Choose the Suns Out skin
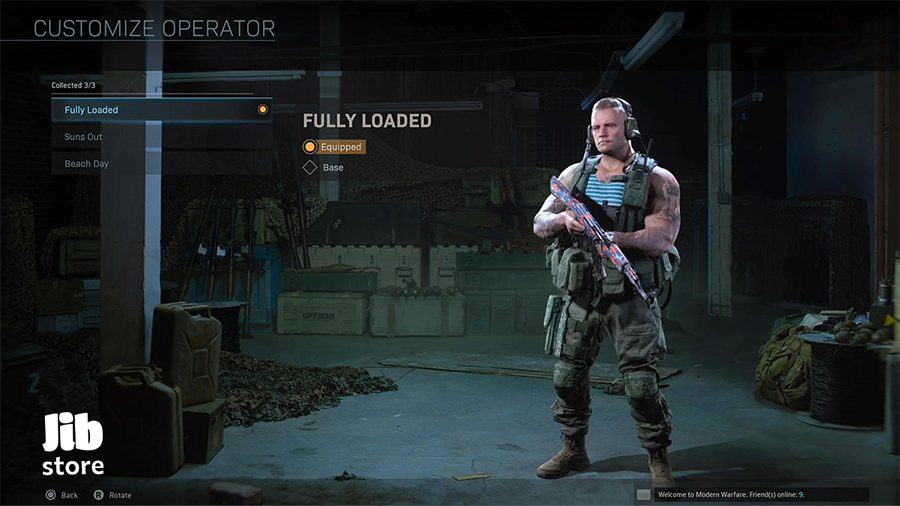 point(160,137)
